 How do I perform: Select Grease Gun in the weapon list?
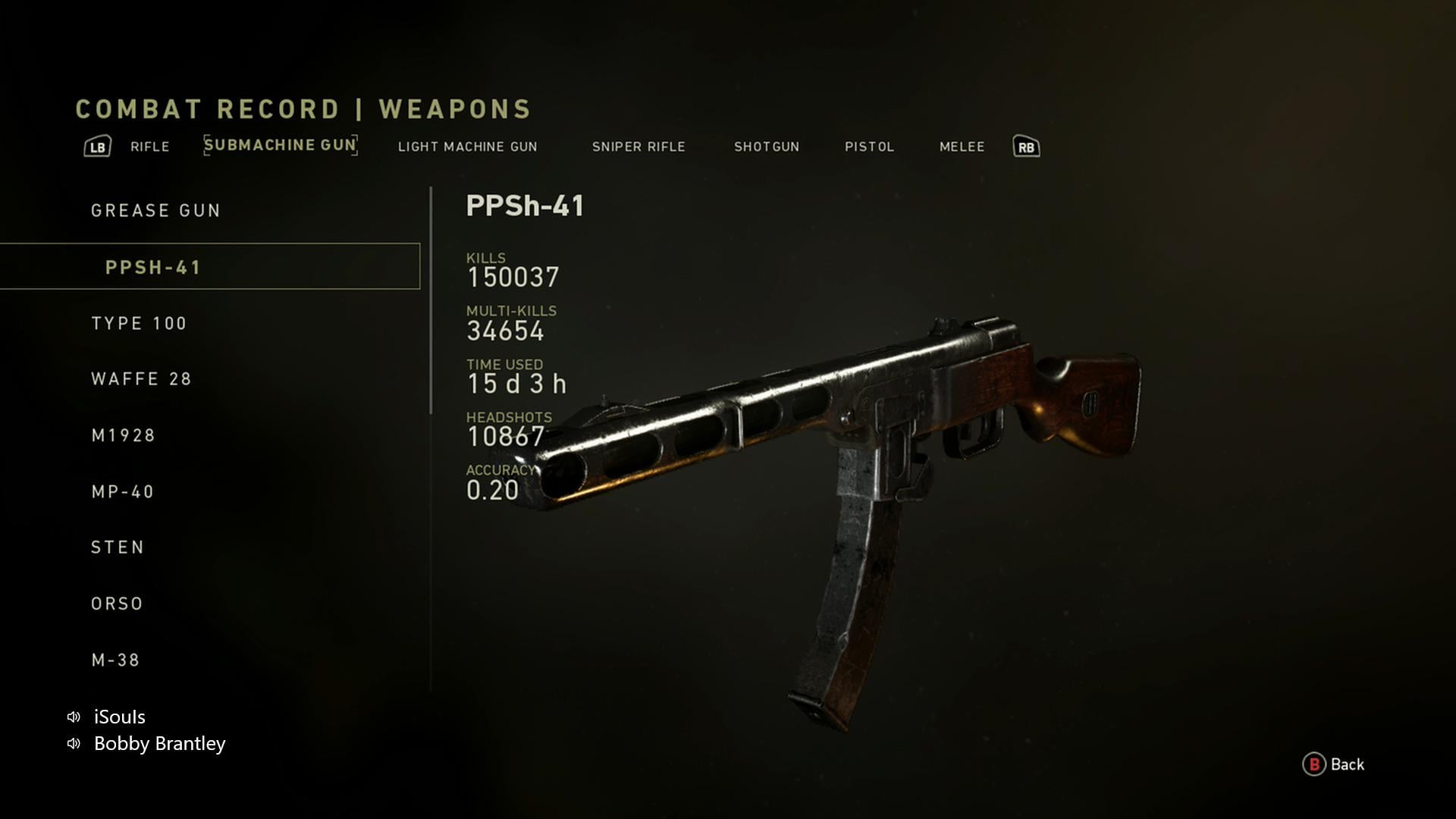[155, 211]
